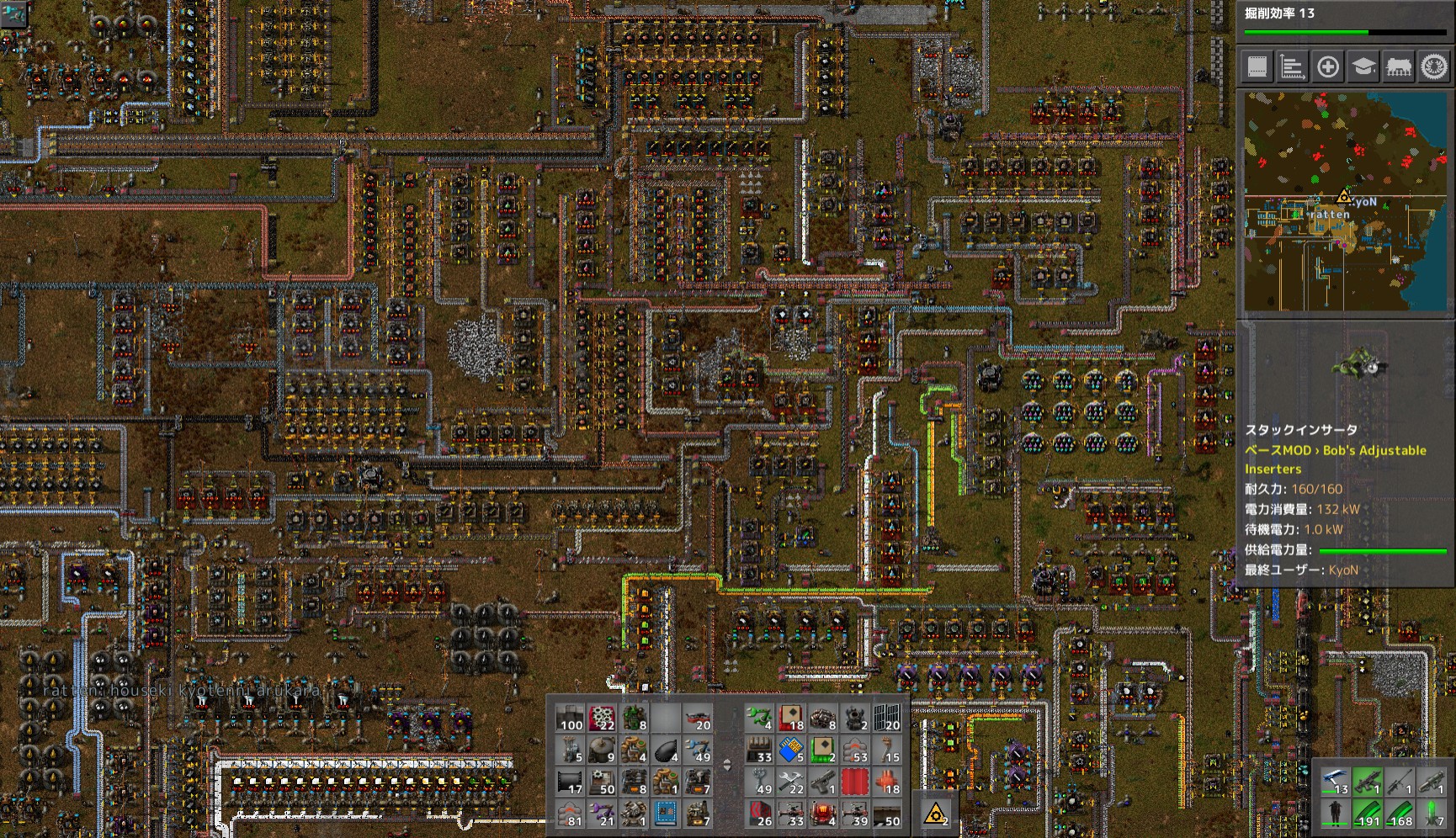This screenshot has height=838, width=1456.
Task: Click the circled plus toolbar icon
Action: [x=1328, y=67]
